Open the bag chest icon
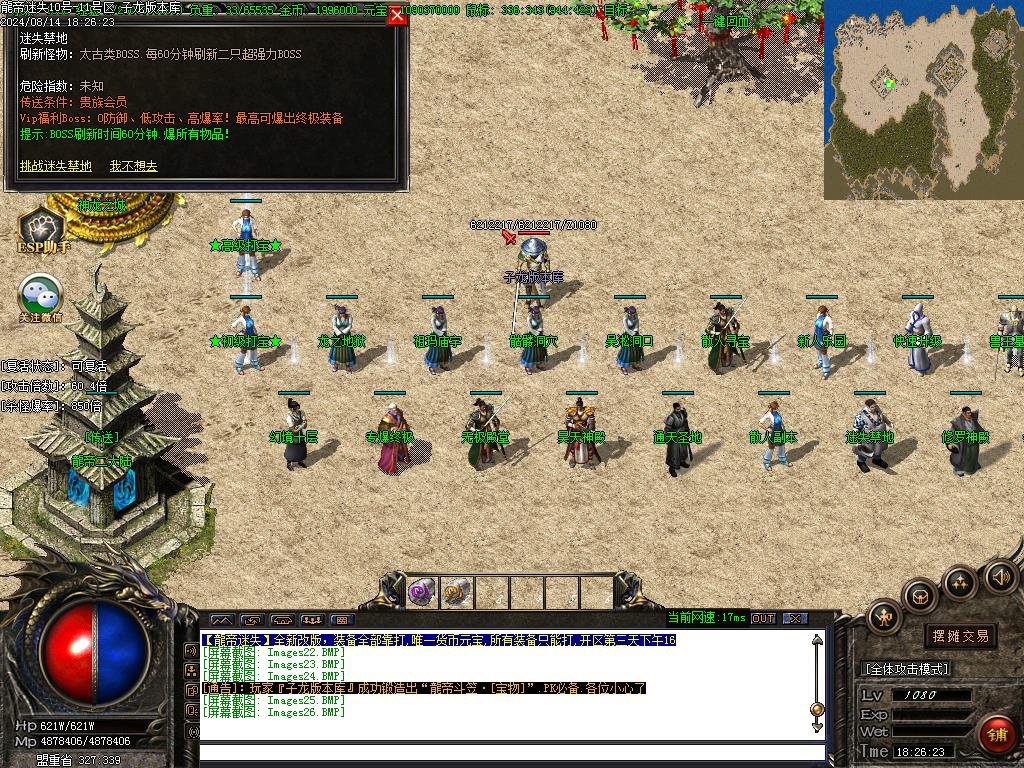This screenshot has height=768, width=1024. click(x=919, y=596)
